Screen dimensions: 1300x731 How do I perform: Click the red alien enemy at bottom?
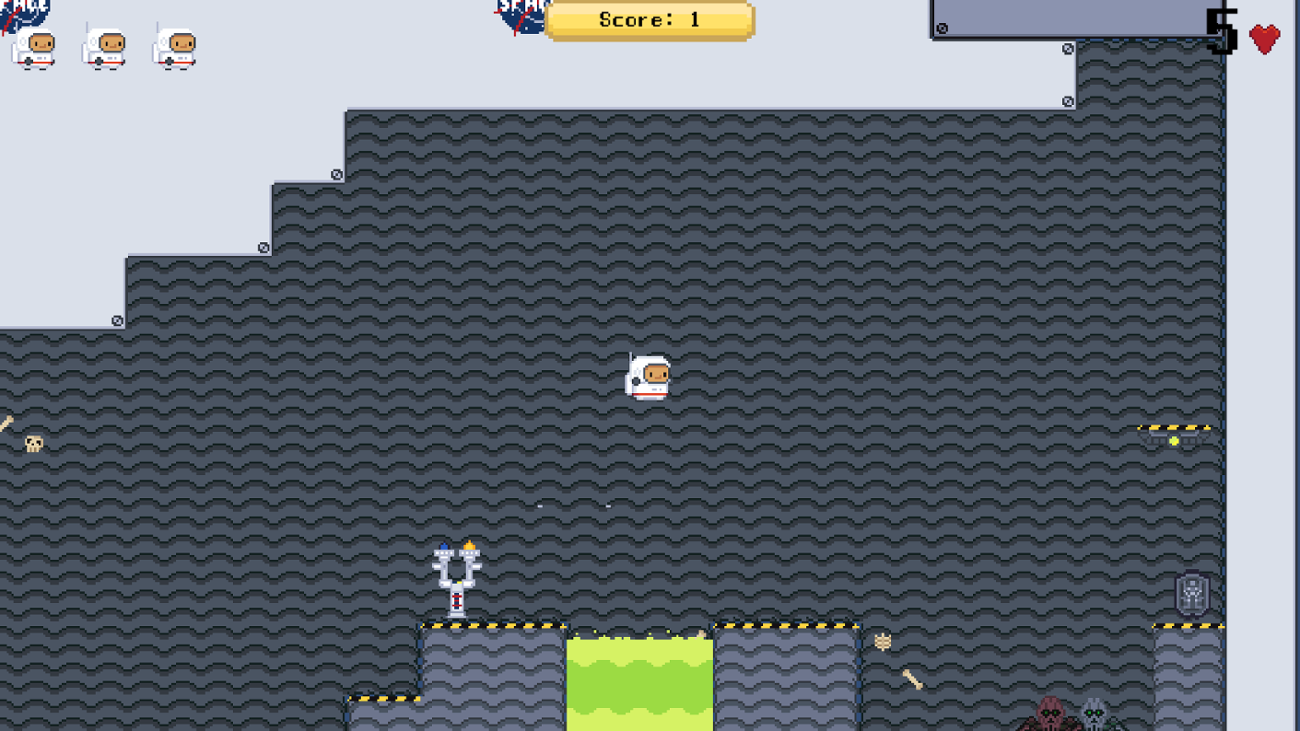point(1050,715)
